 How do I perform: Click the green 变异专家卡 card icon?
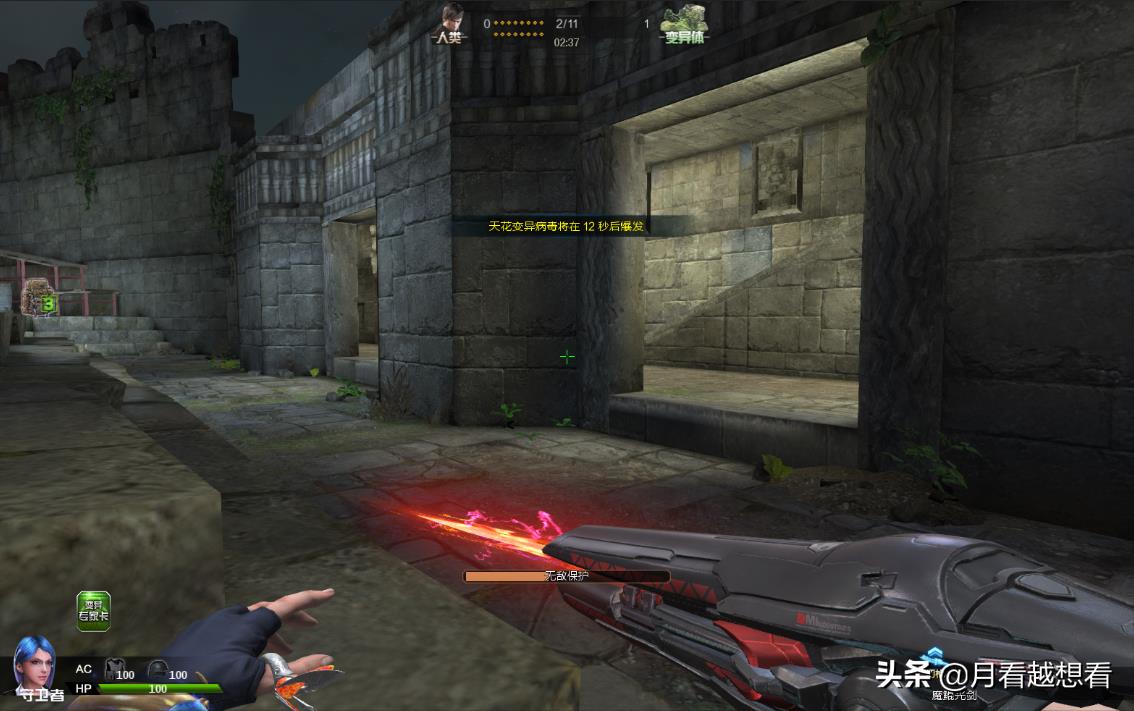click(94, 611)
